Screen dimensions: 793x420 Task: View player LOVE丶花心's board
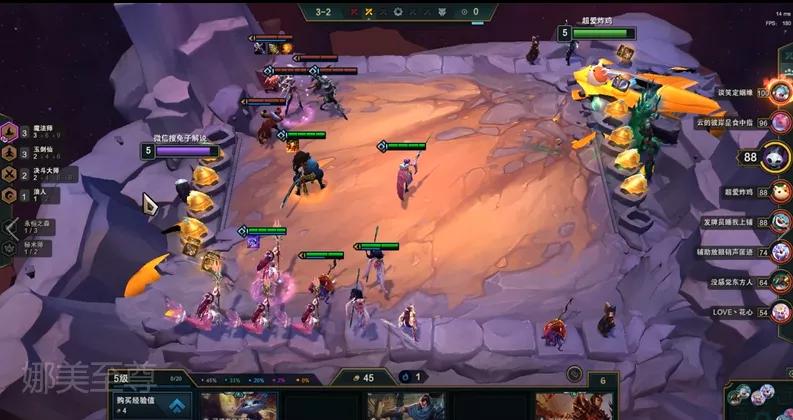pyautogui.click(x=780, y=312)
